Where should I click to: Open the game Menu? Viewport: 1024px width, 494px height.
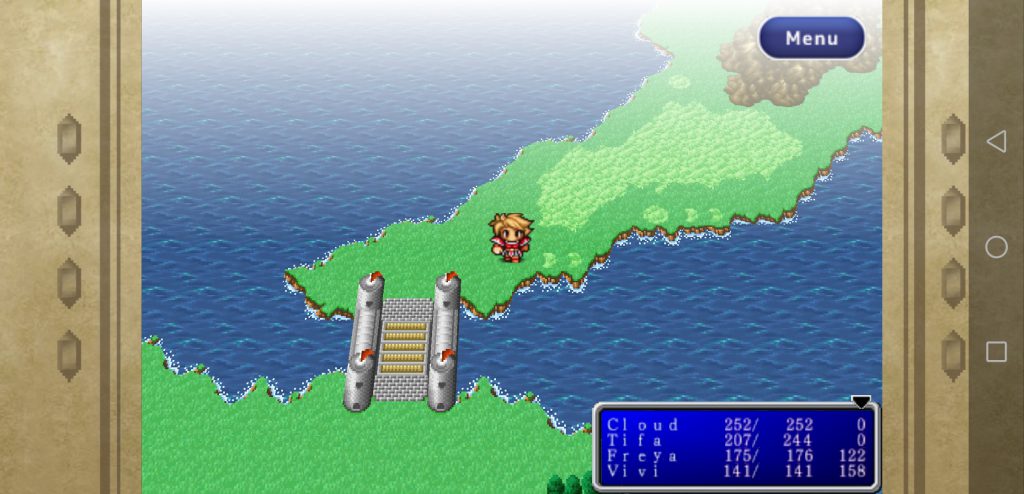[811, 38]
